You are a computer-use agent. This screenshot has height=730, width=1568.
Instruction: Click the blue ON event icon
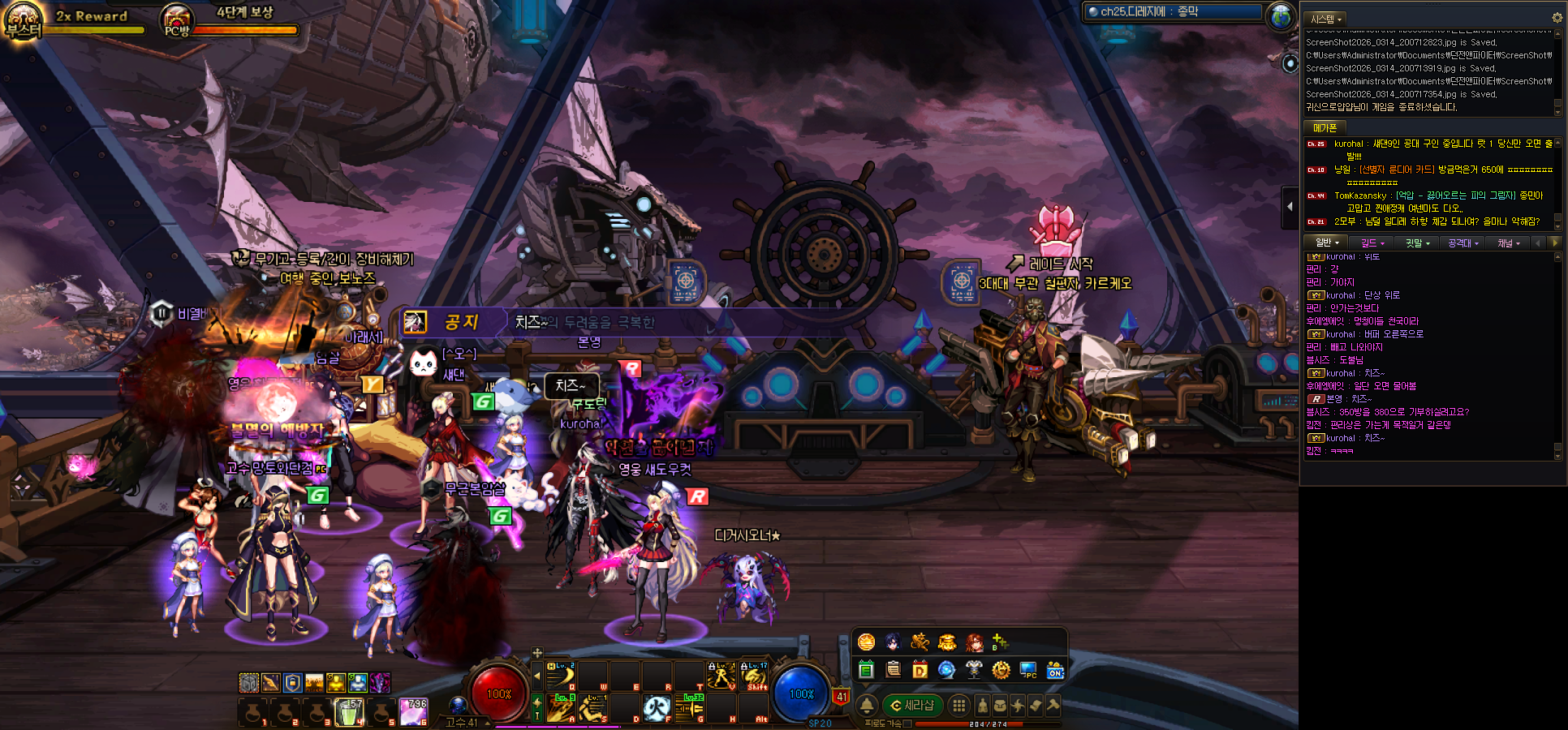(x=1054, y=670)
